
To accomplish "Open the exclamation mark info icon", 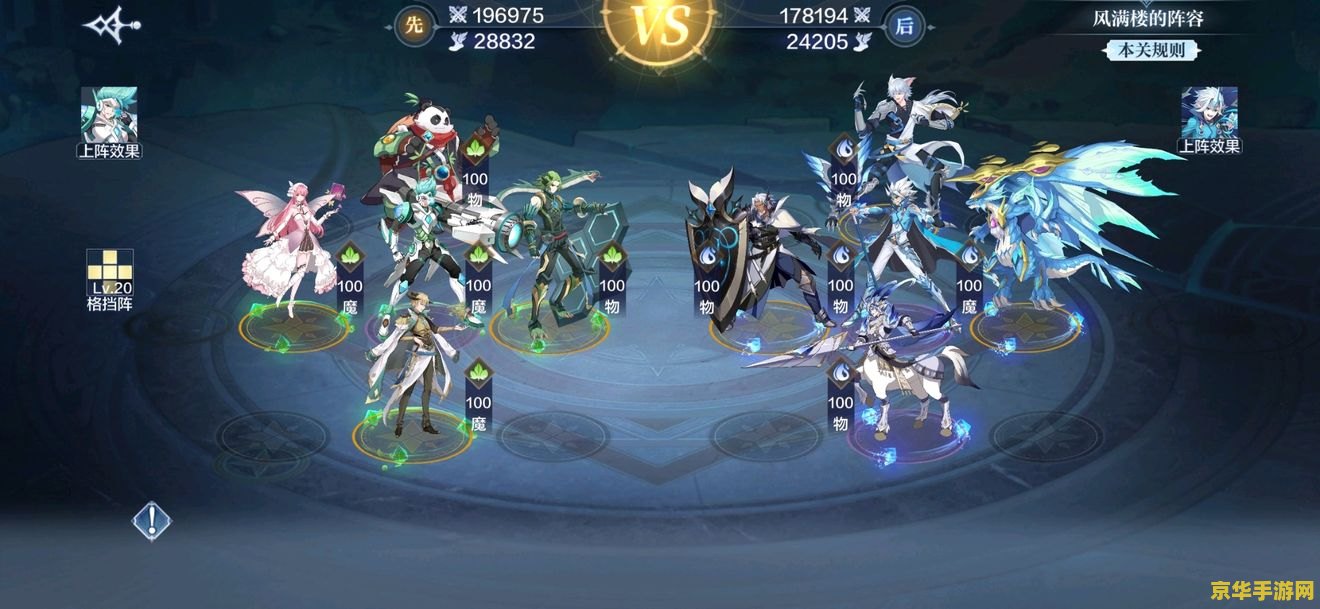I will 152,520.
